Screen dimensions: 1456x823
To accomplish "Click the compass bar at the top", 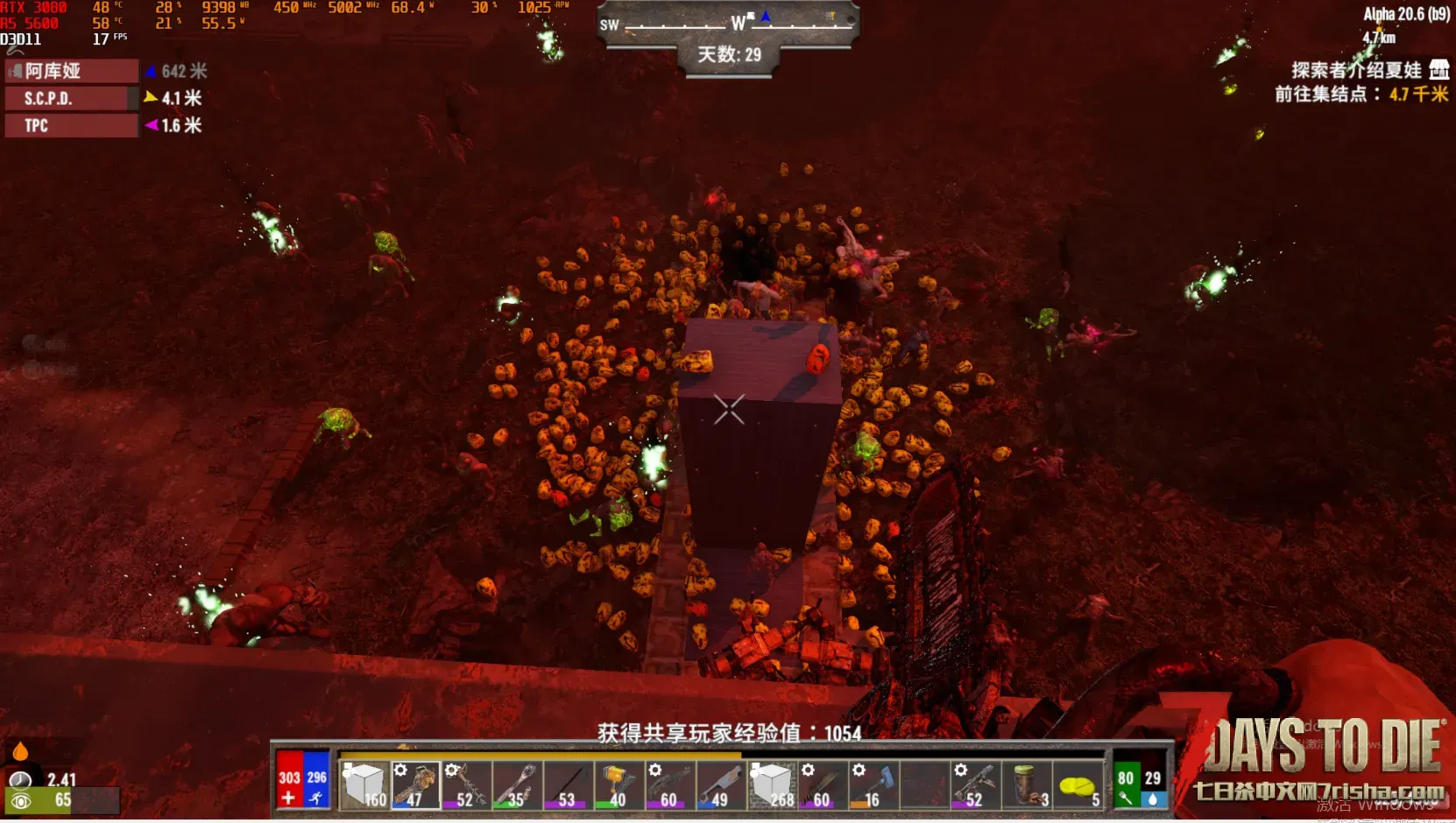I will (x=727, y=25).
